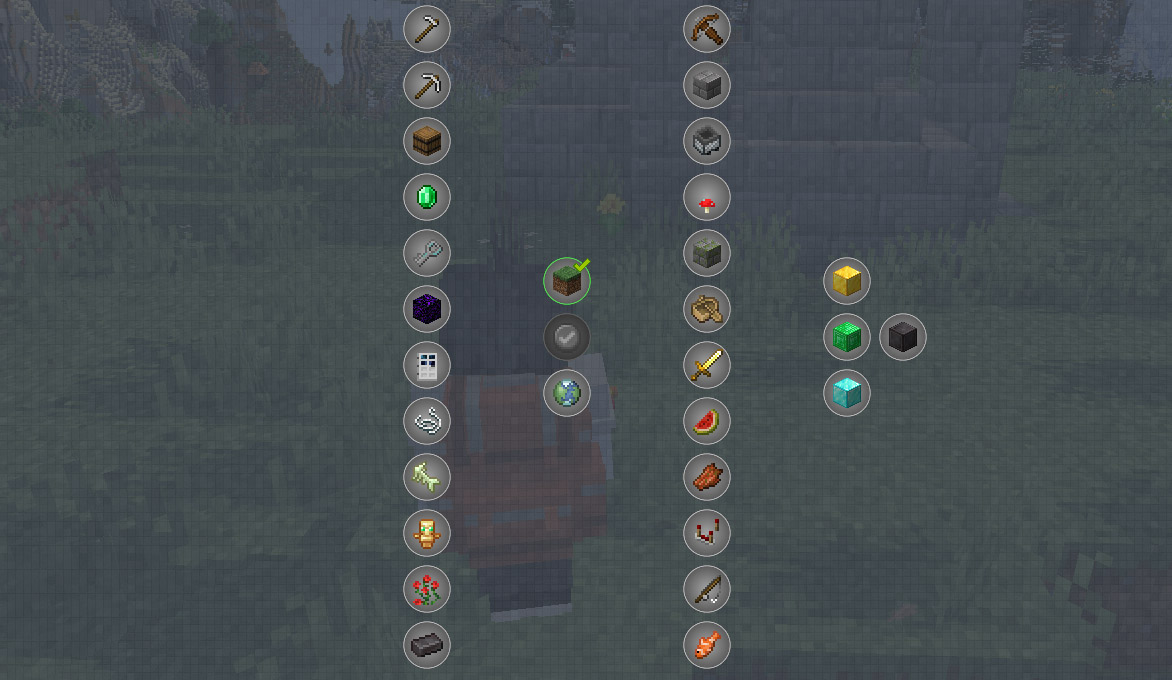Choose the diamond block icon
The image size is (1172, 680).
(847, 393)
